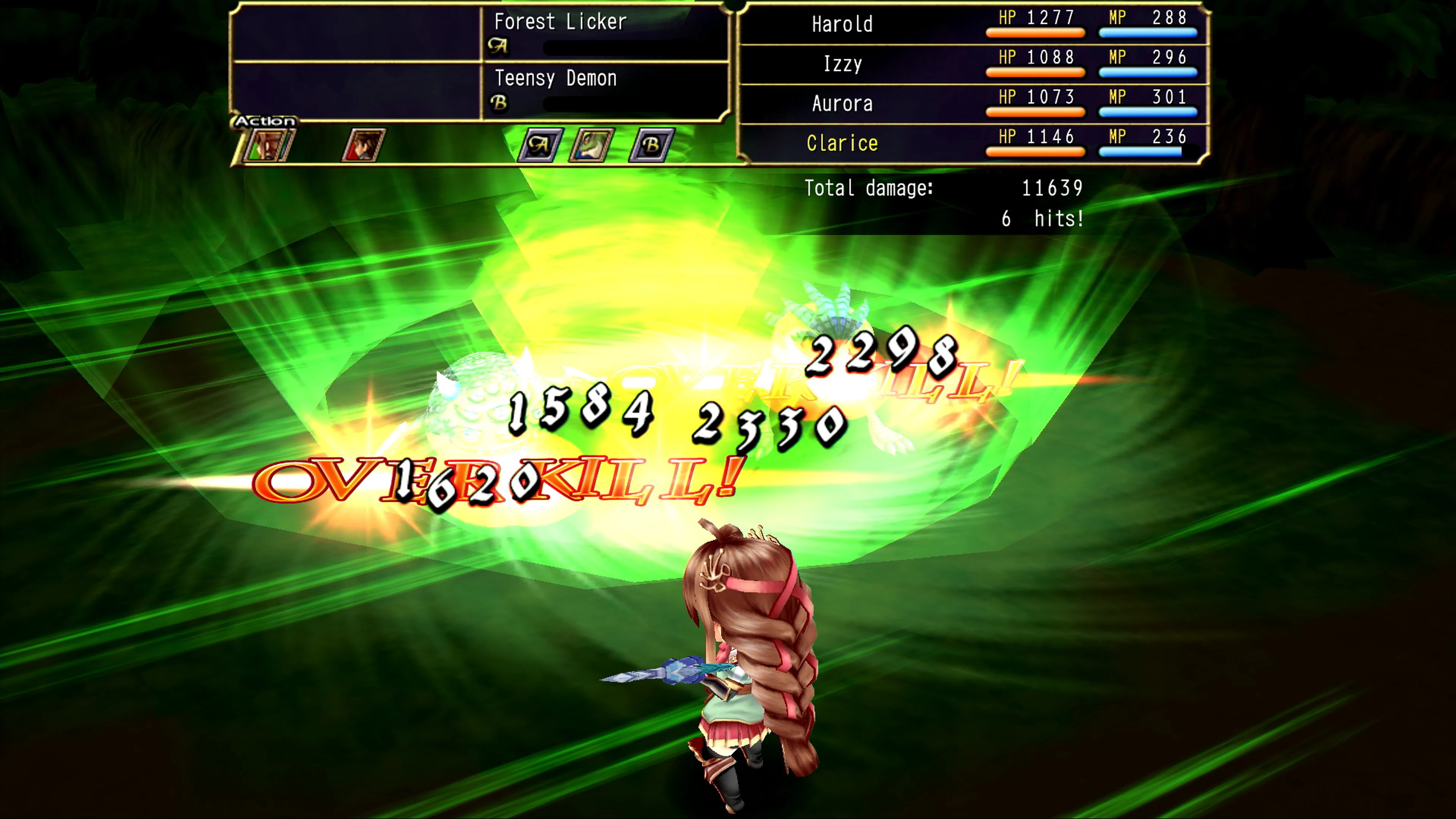Target the Teensy Demon enemy entry

pos(557,78)
